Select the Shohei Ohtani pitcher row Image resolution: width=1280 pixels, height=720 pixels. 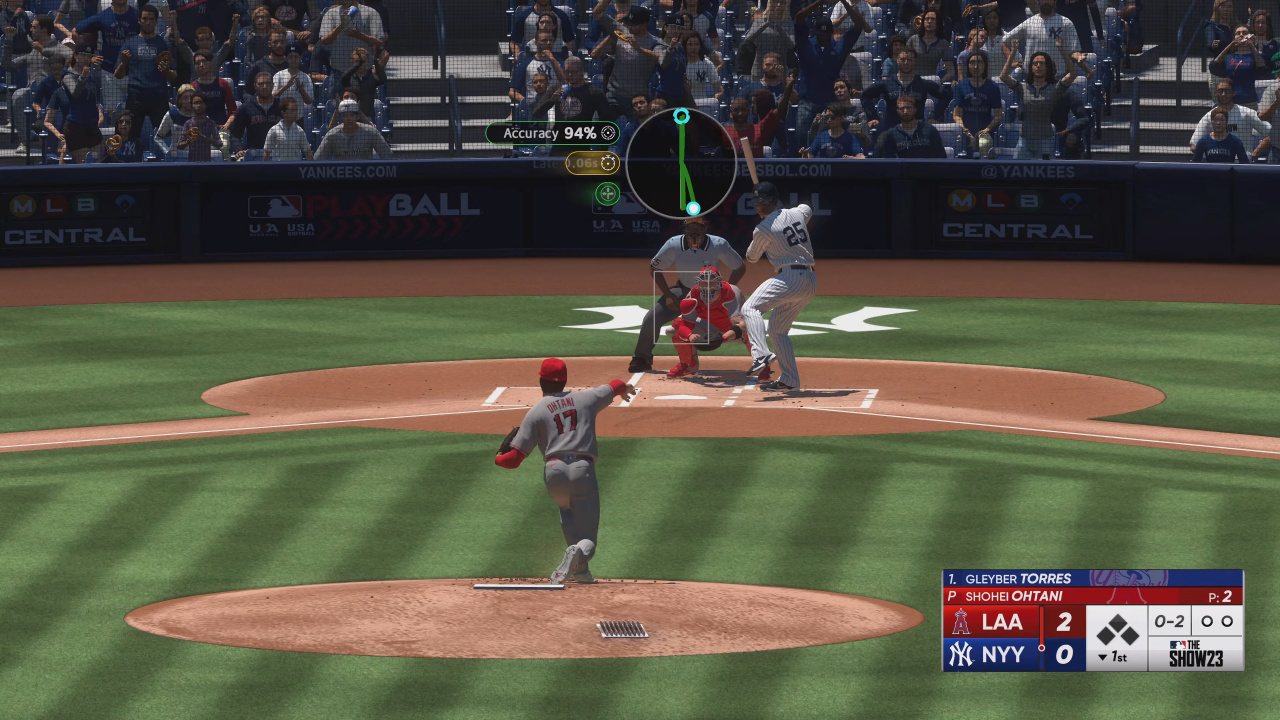[1092, 596]
